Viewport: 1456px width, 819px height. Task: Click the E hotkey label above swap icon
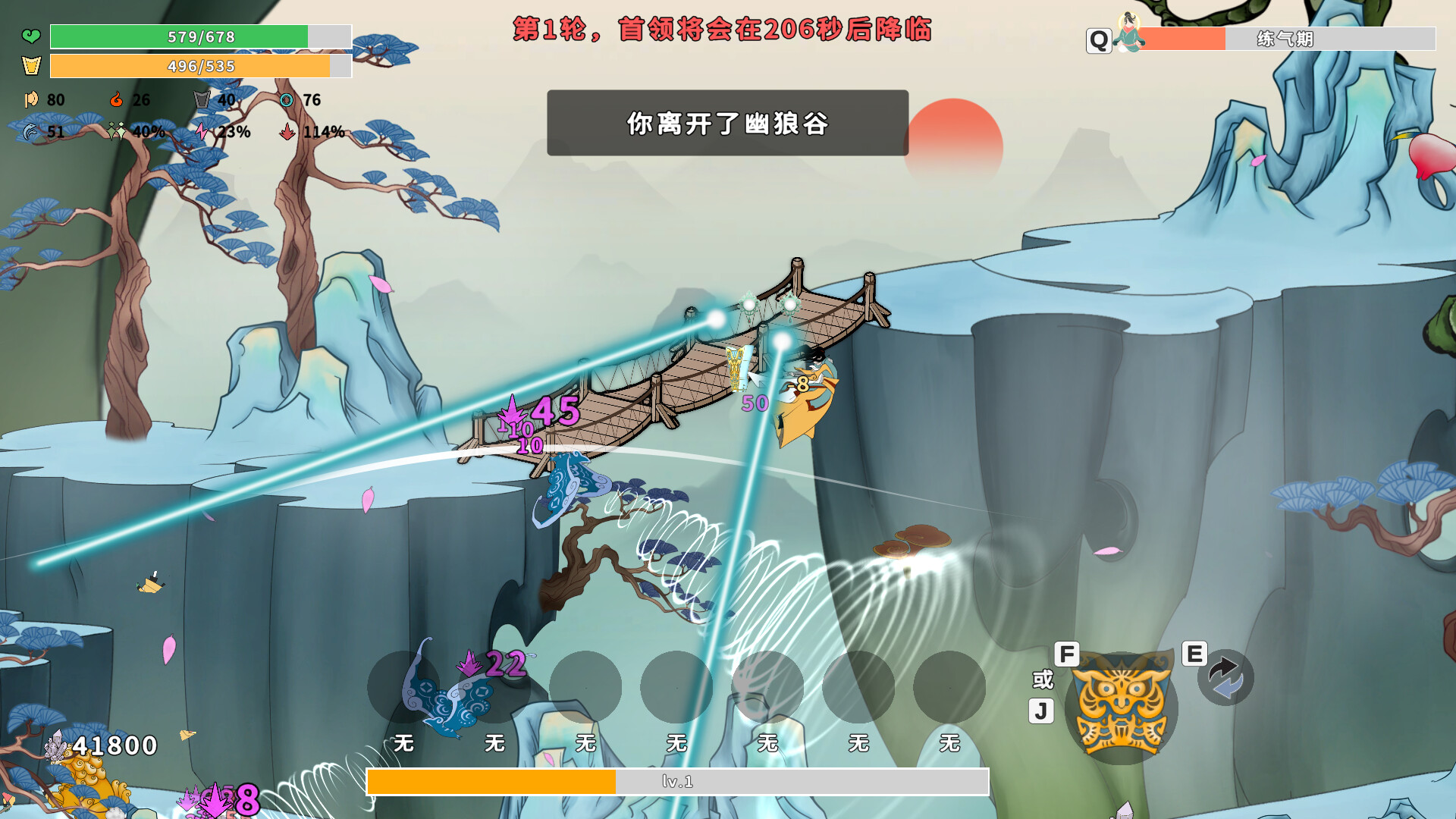(1194, 652)
